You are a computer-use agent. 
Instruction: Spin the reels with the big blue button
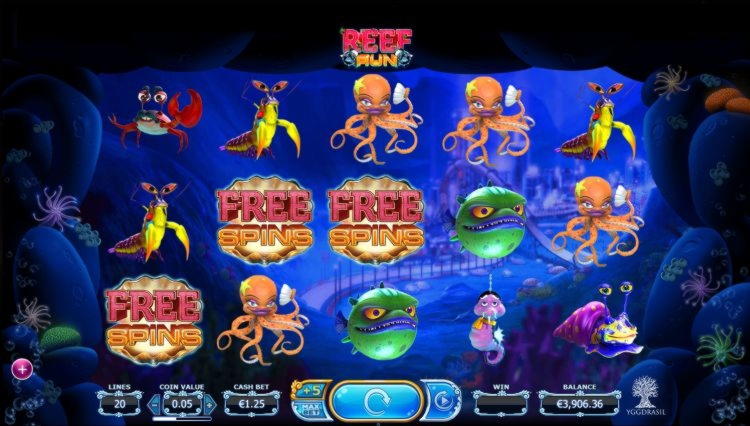[374, 402]
